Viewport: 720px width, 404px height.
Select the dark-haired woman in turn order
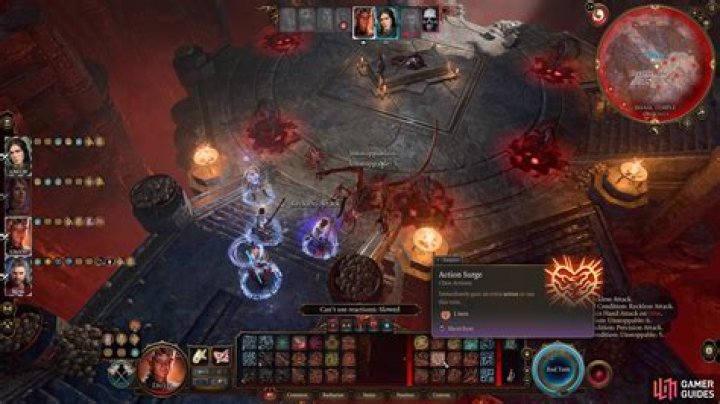pos(386,20)
